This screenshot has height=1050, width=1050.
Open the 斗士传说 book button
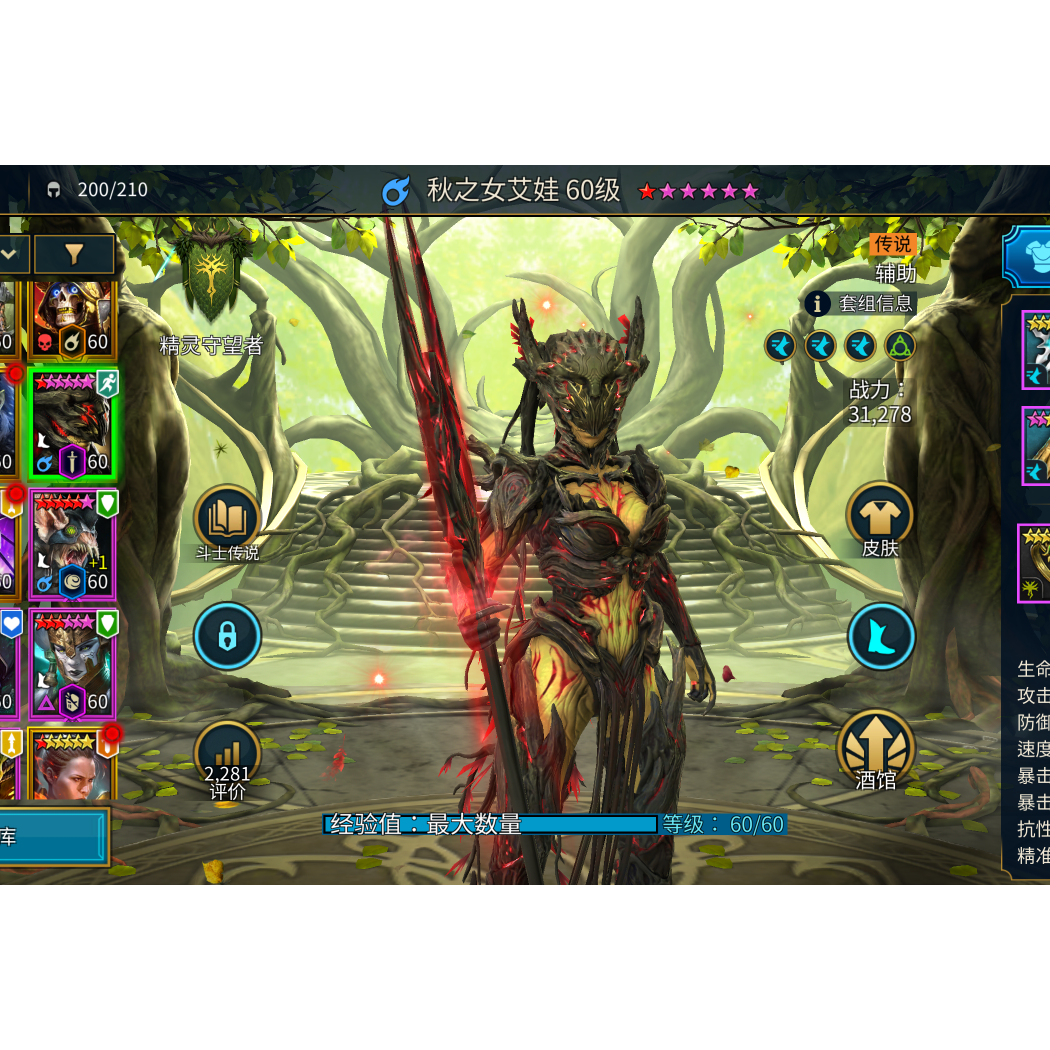click(227, 519)
